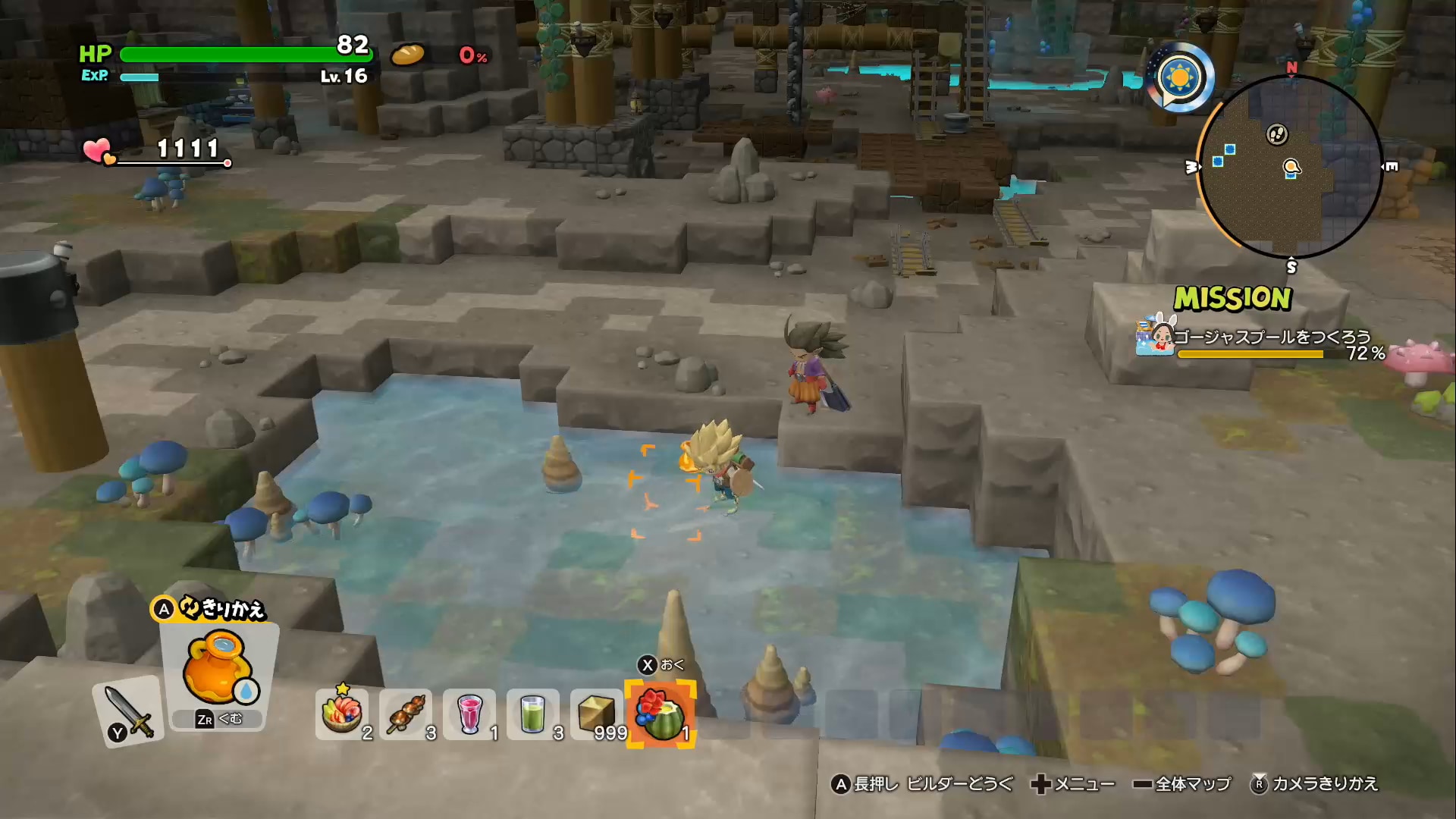Click the pink heart gratitude icon
This screenshot has width=1456, height=819.
coord(99,150)
